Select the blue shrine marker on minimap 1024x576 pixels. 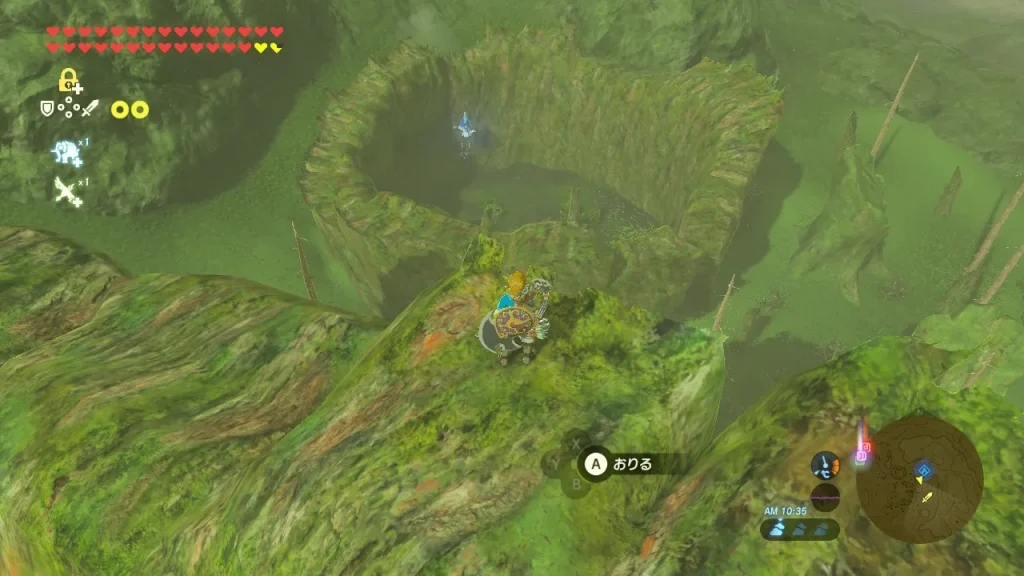point(923,467)
